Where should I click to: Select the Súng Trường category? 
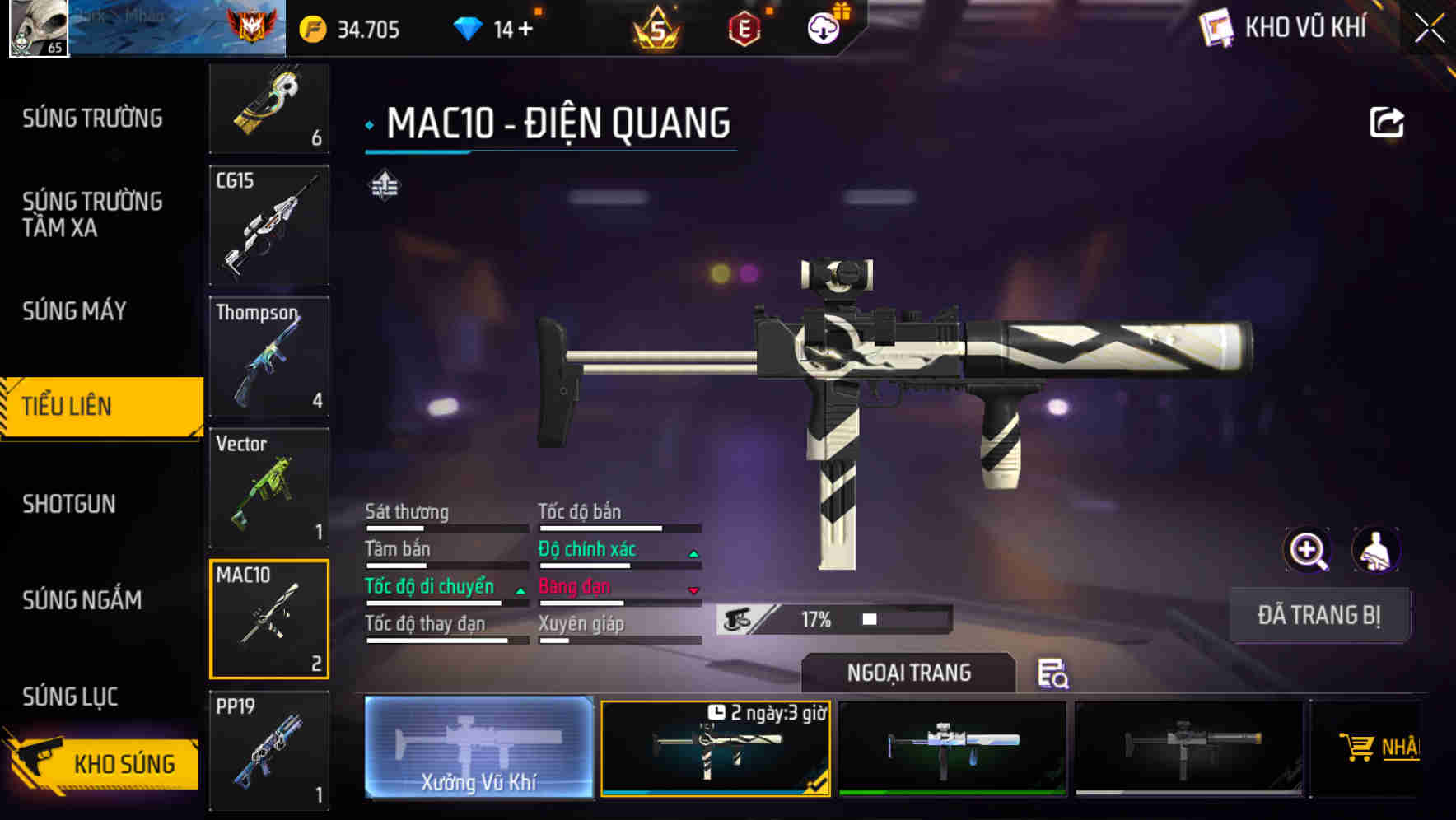[x=92, y=119]
